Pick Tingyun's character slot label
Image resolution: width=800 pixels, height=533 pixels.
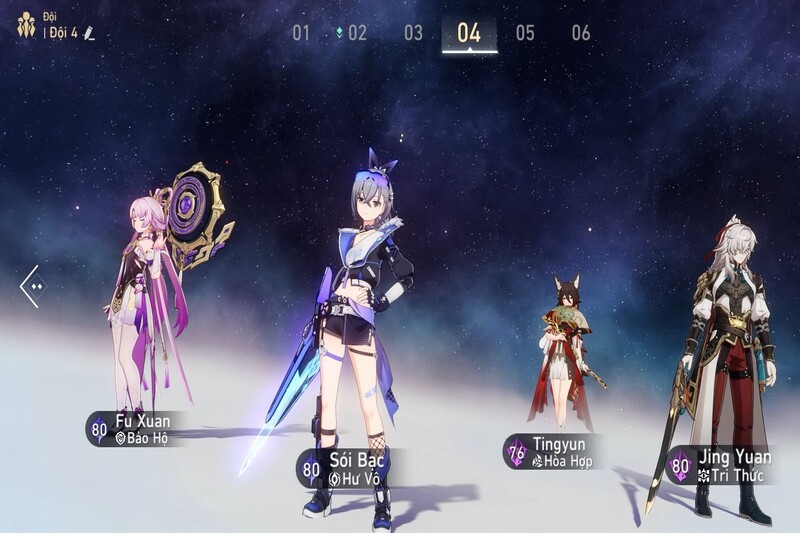point(549,451)
